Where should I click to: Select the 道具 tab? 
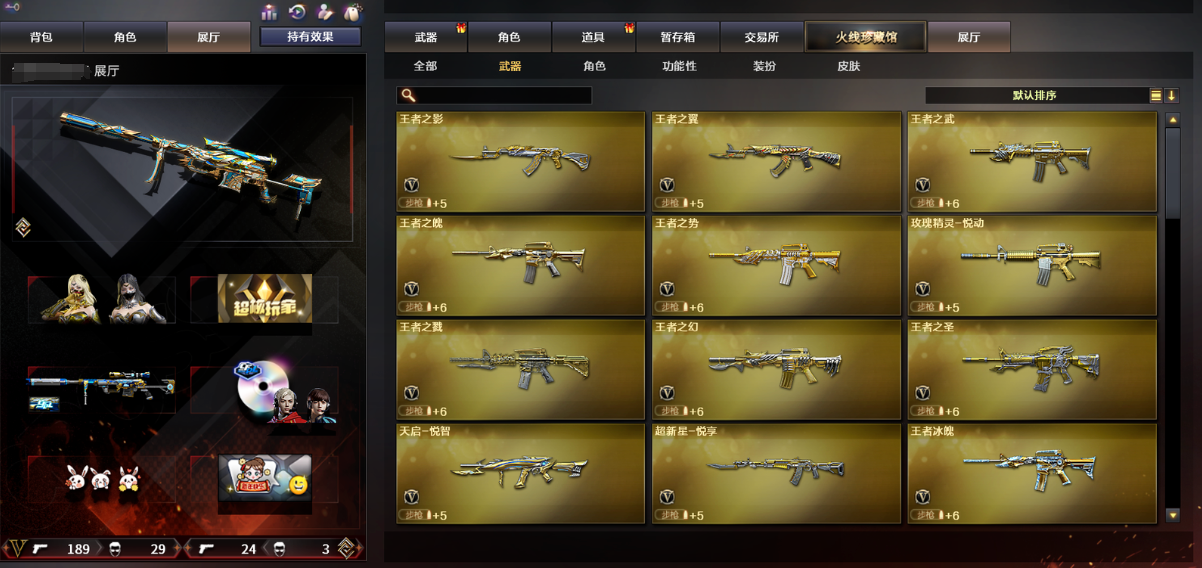593,37
